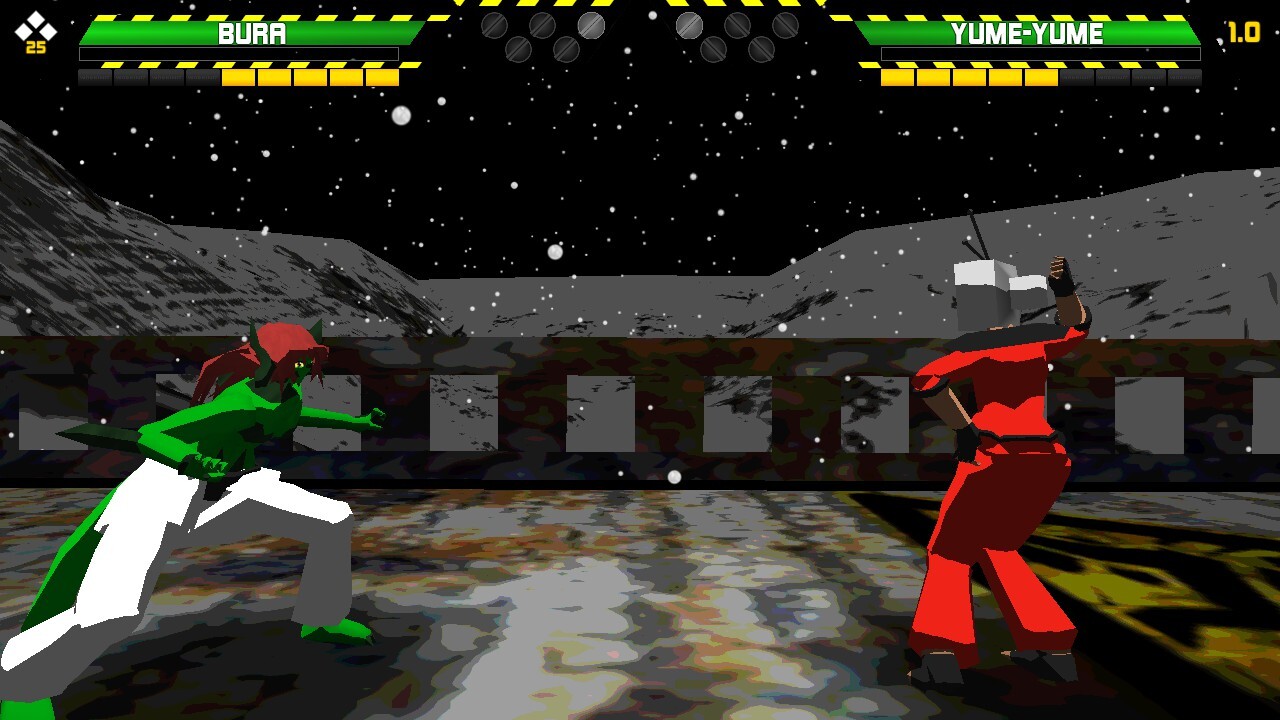
Task: Click the middle coin of Bura's round tally
Action: pos(543,25)
